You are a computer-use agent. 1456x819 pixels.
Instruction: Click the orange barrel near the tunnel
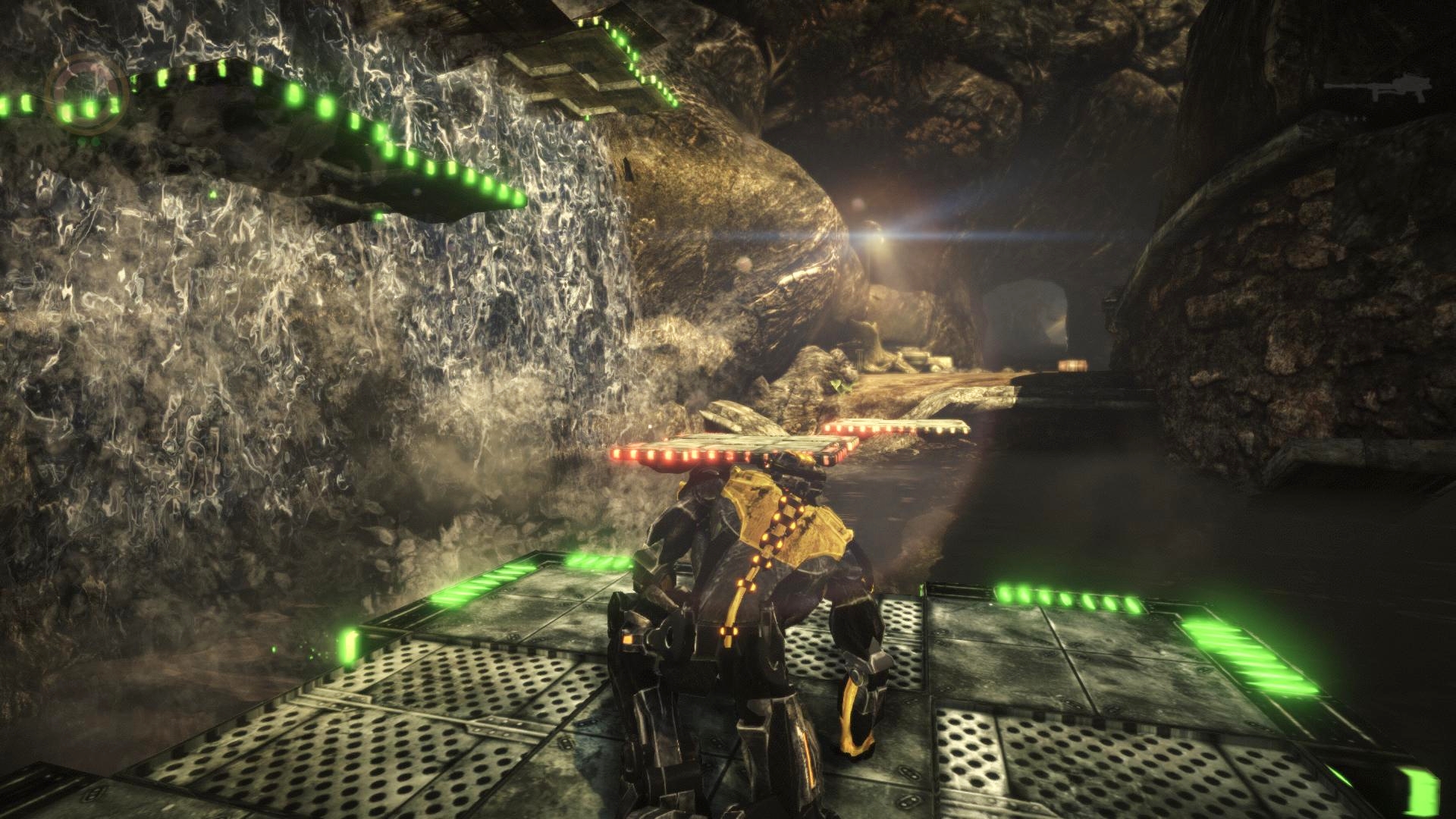coord(1072,364)
